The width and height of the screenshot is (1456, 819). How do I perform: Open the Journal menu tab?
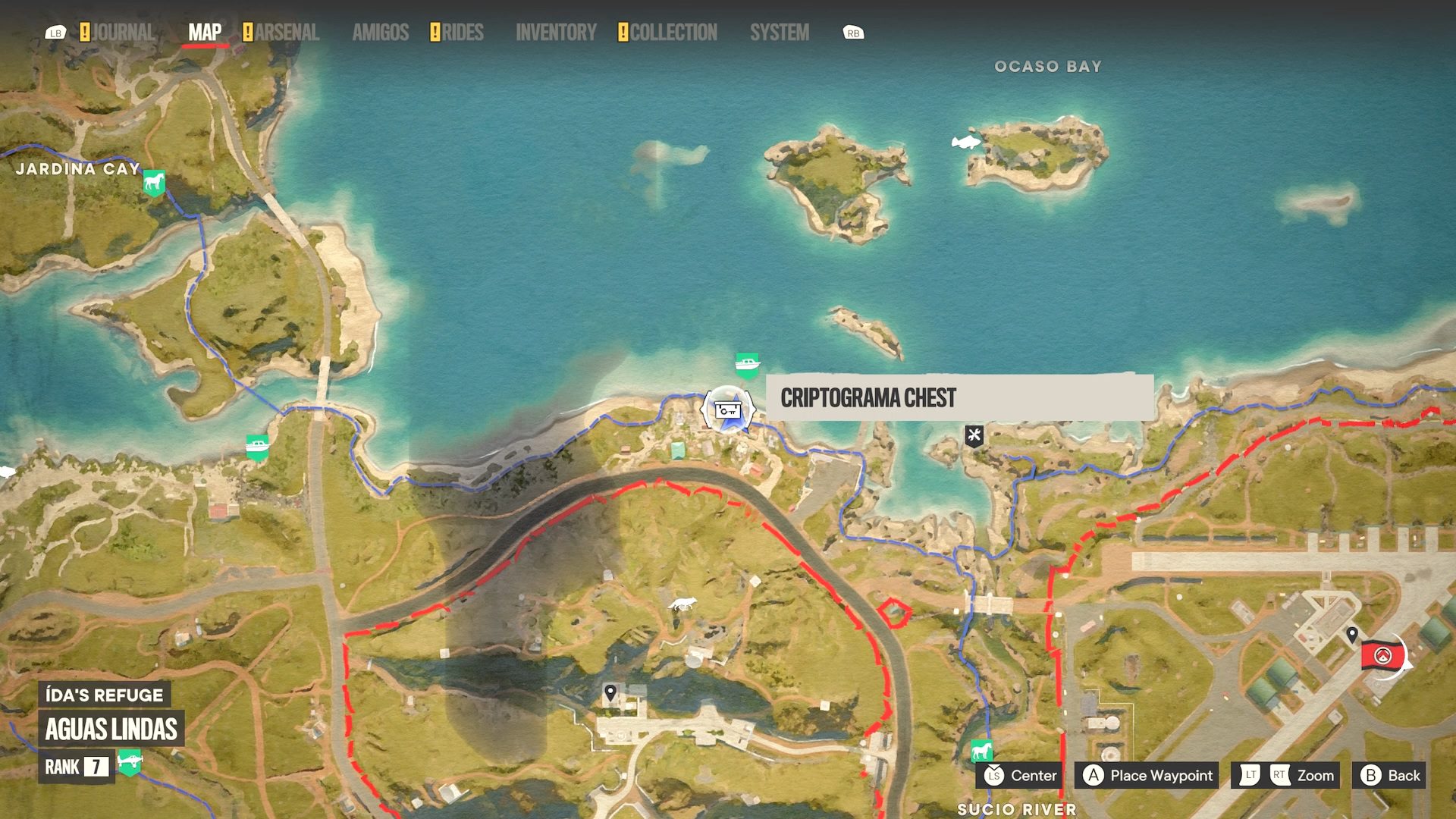pos(121,33)
